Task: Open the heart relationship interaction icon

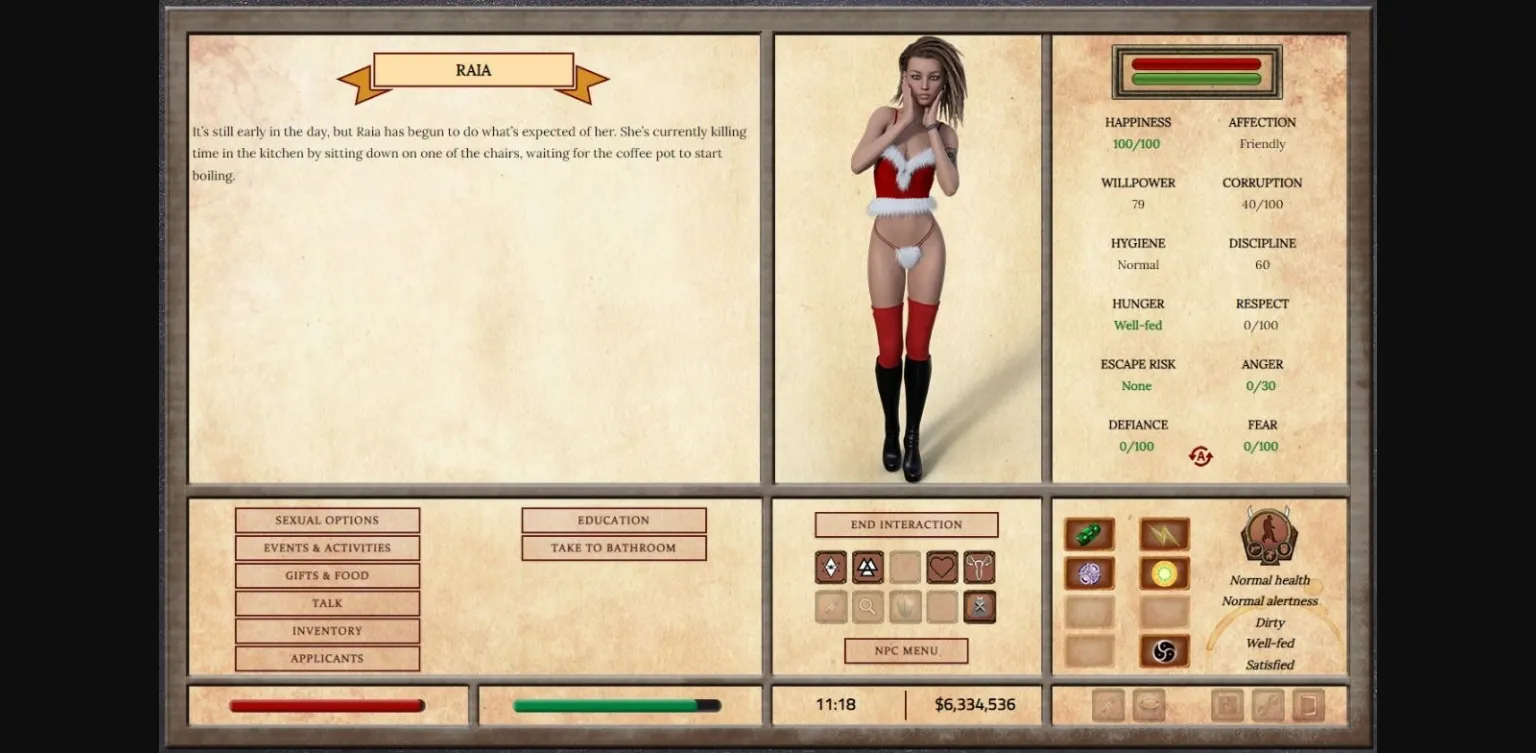Action: [942, 567]
